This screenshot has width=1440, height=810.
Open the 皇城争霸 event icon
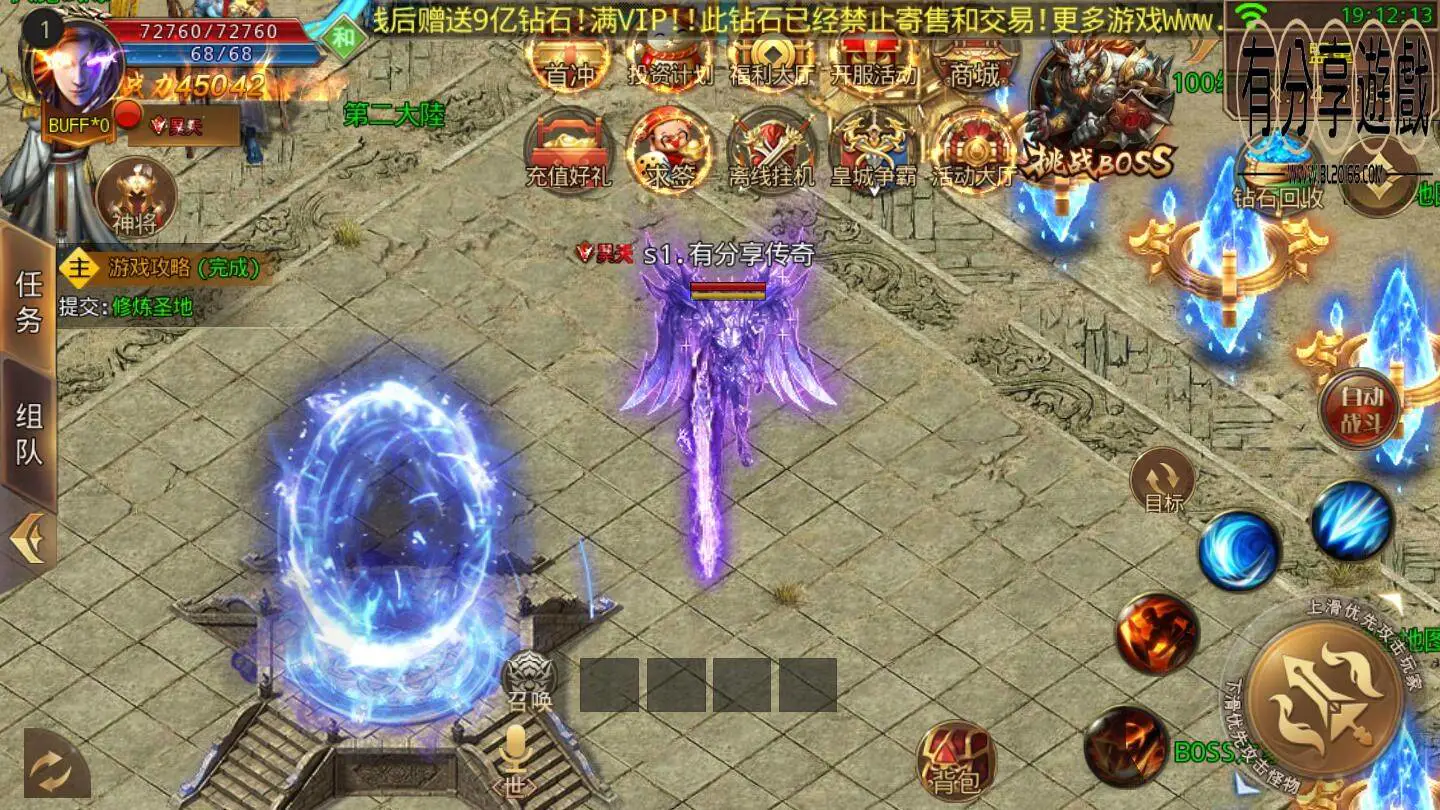click(x=872, y=151)
